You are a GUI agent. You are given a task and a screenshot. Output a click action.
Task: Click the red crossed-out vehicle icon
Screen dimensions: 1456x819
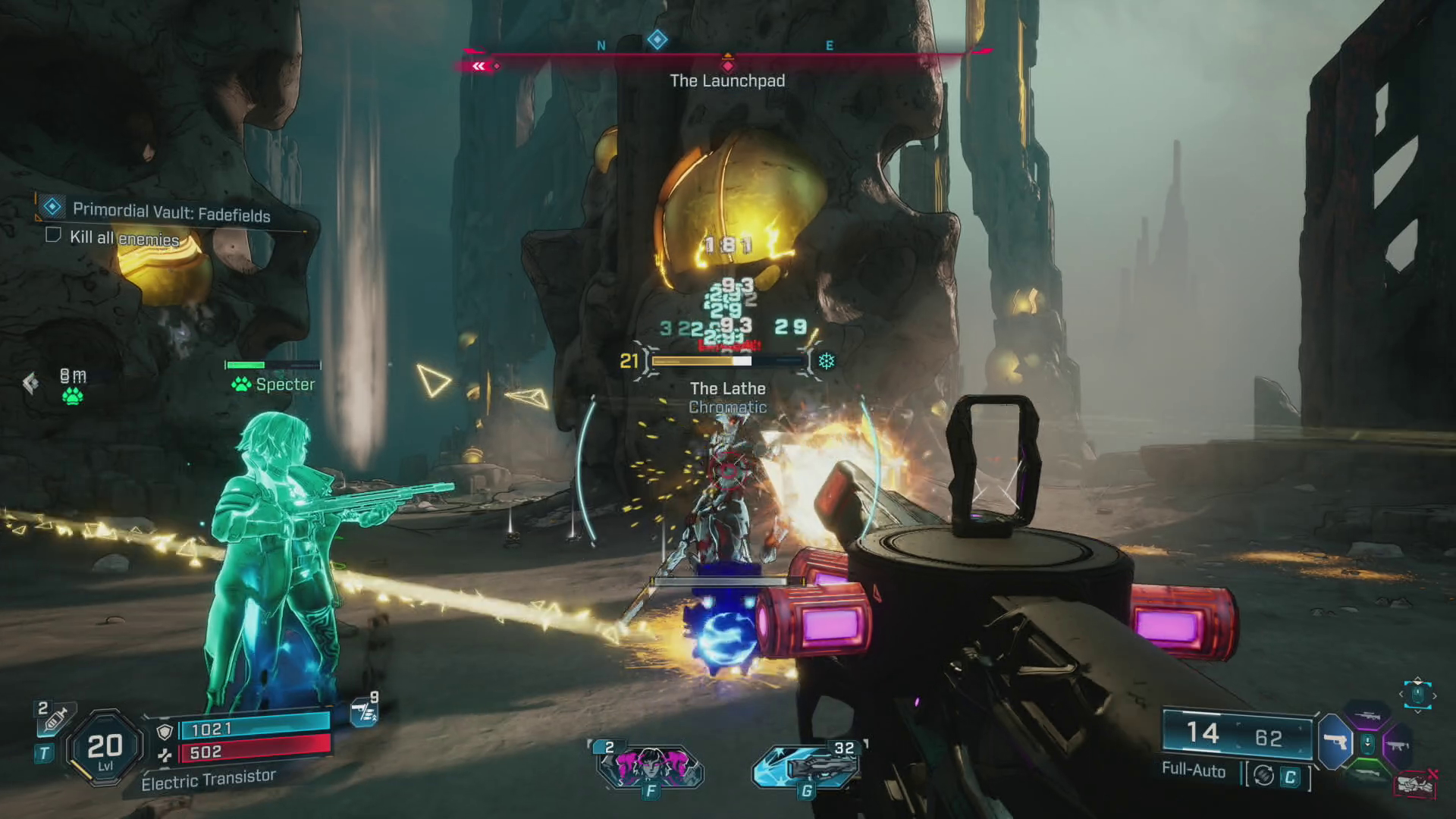(1415, 784)
